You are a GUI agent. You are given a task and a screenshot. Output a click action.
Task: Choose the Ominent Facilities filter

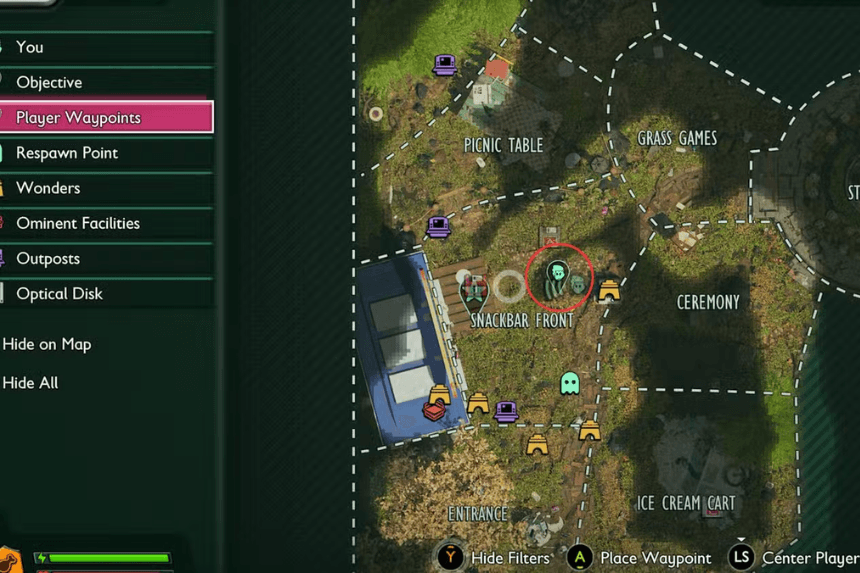pyautogui.click(x=78, y=223)
